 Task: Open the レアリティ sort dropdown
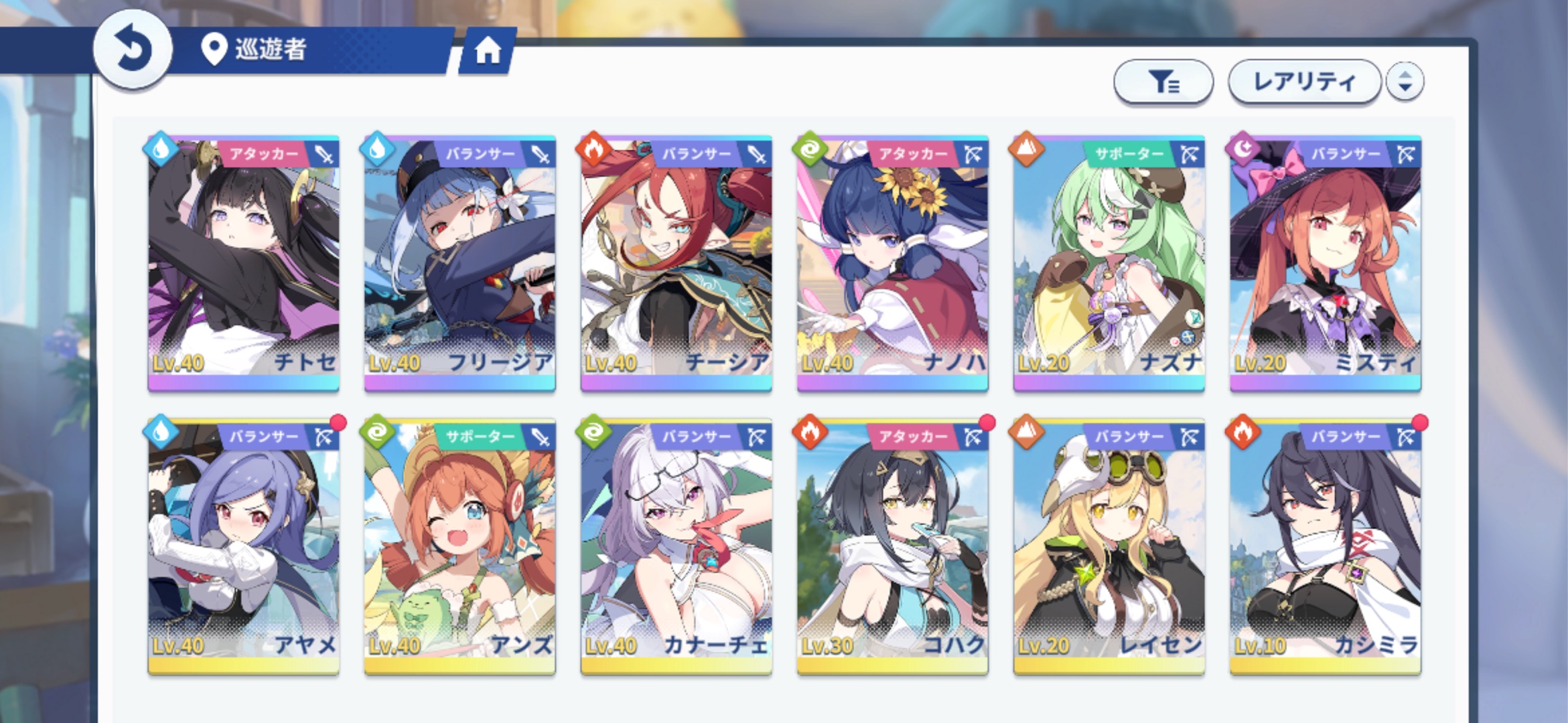pyautogui.click(x=1304, y=82)
